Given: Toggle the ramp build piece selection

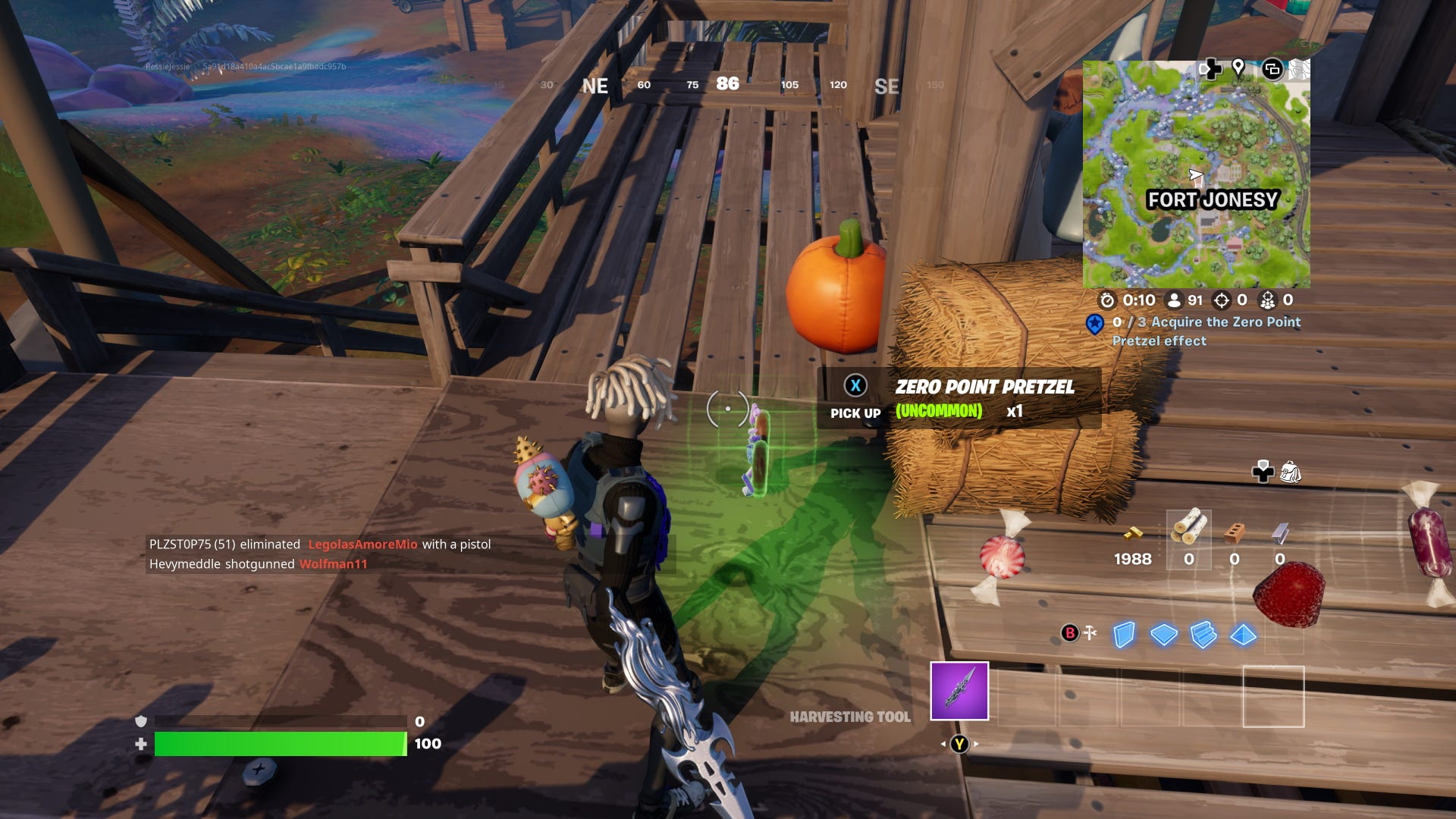Looking at the screenshot, I should coord(1203,636).
